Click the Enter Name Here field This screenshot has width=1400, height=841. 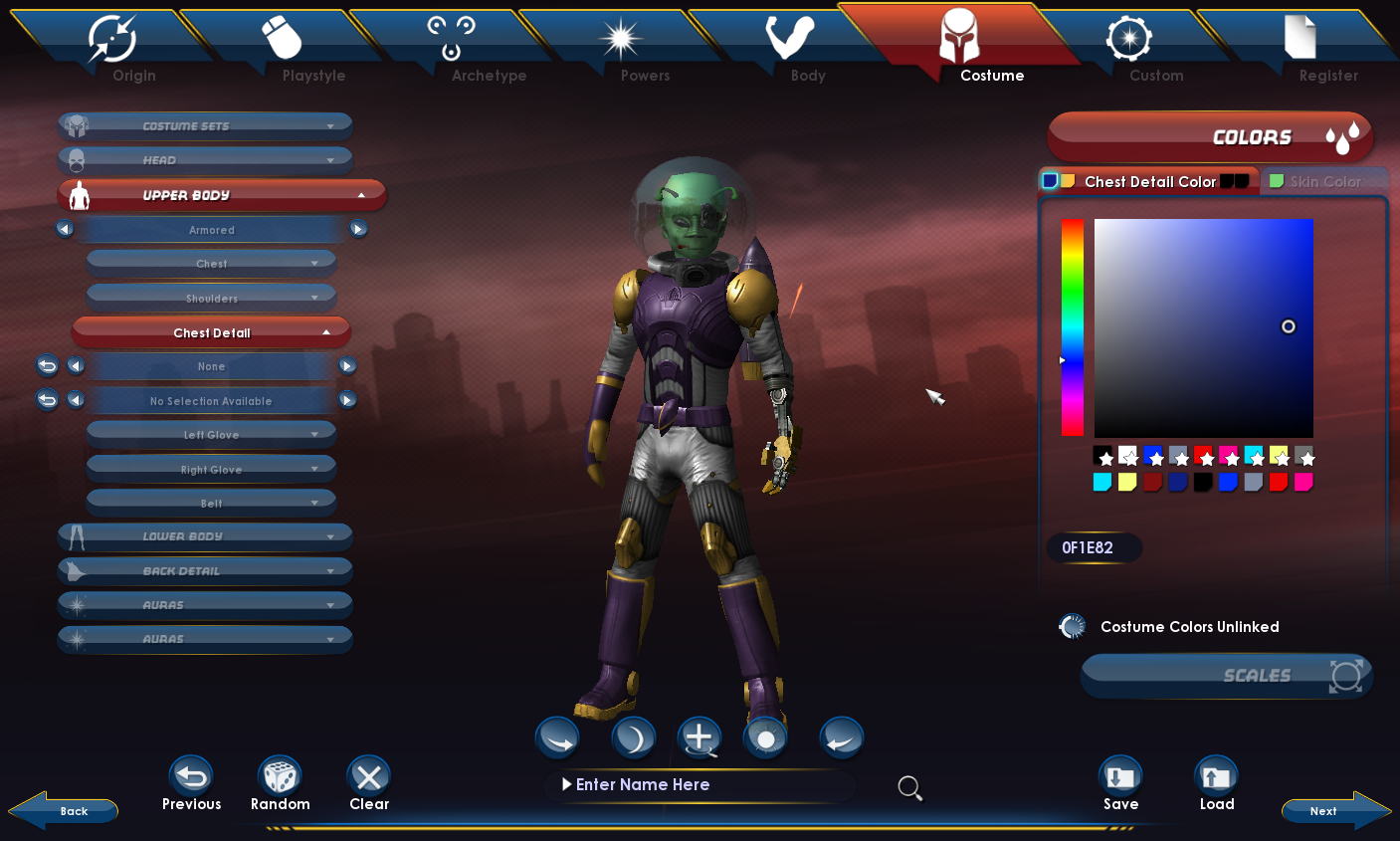697,785
